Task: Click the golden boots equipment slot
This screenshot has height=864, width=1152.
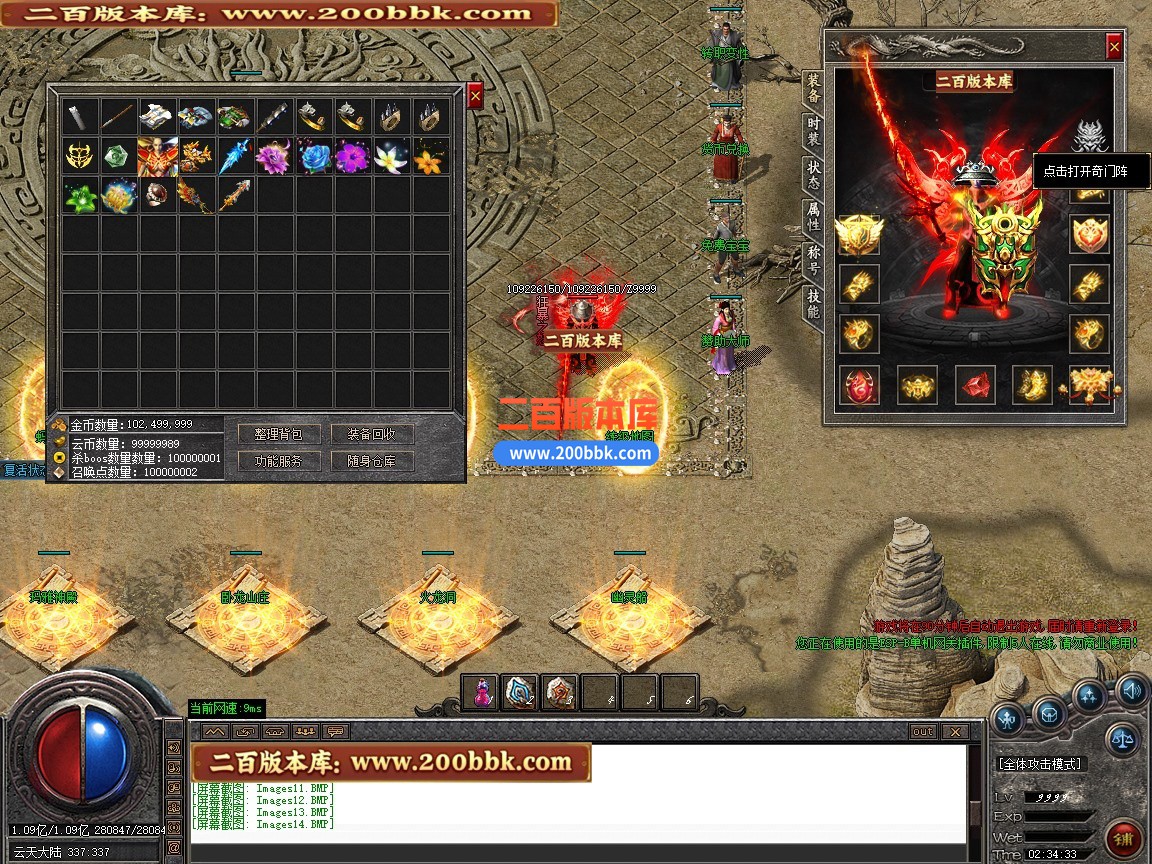Action: [1033, 385]
